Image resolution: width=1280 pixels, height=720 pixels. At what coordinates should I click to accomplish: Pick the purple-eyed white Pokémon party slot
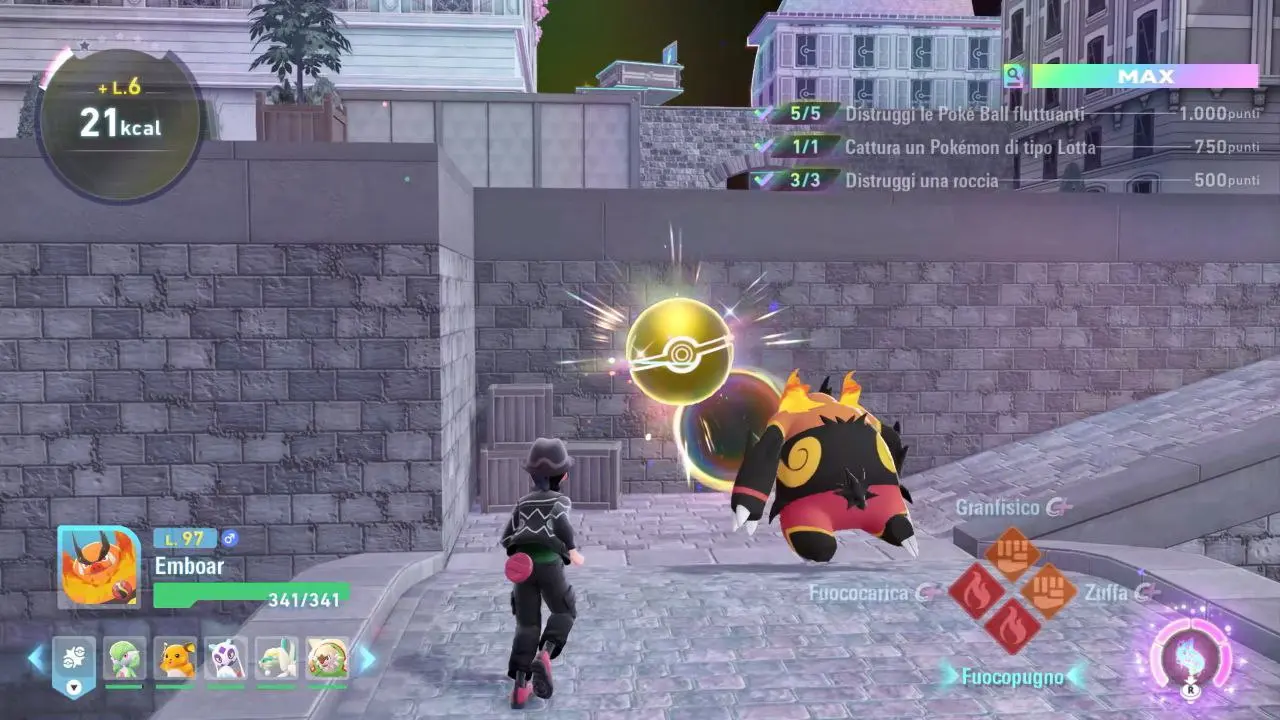(x=226, y=658)
